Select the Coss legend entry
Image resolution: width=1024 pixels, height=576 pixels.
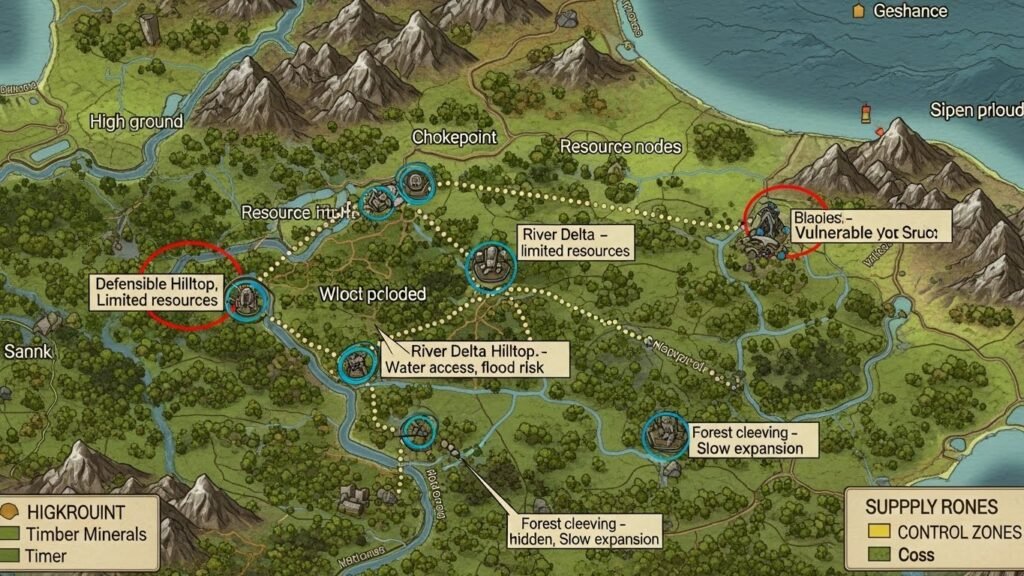903,554
